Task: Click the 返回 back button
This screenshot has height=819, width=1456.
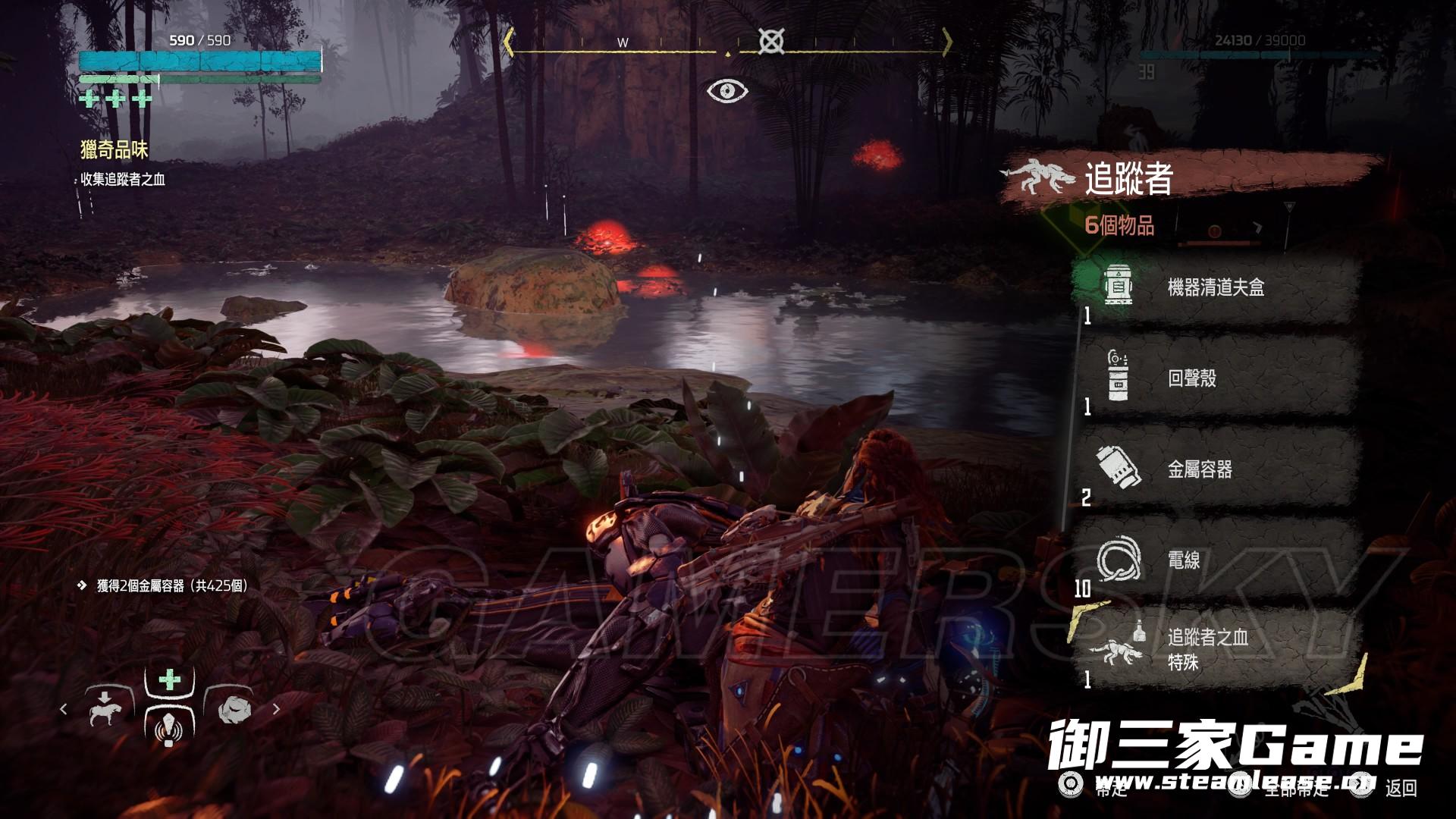Action: click(1401, 789)
